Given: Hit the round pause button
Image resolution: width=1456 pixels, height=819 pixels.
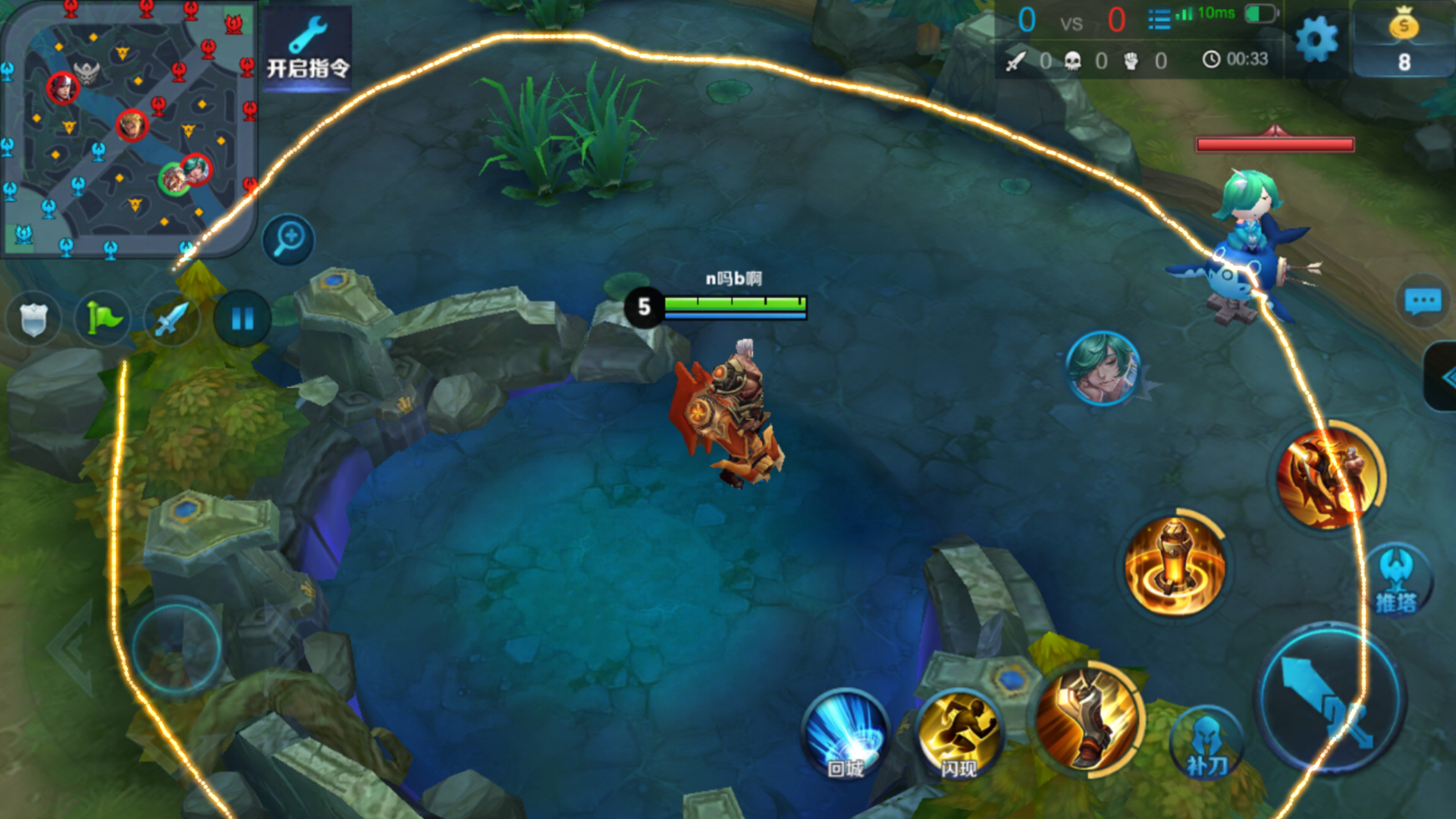Looking at the screenshot, I should click(242, 318).
